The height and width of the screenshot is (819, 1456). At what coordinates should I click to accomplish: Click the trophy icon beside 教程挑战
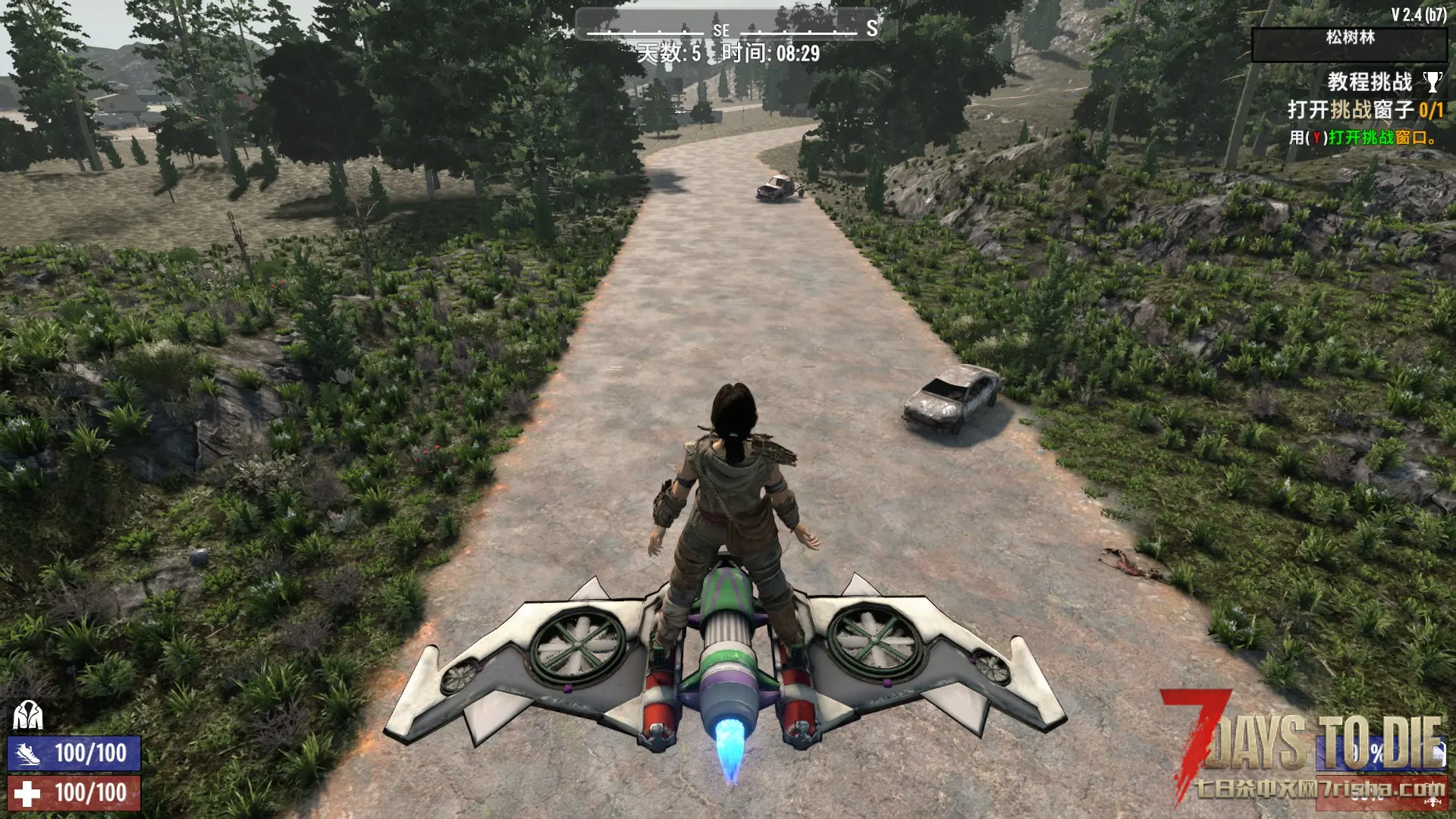[1432, 81]
